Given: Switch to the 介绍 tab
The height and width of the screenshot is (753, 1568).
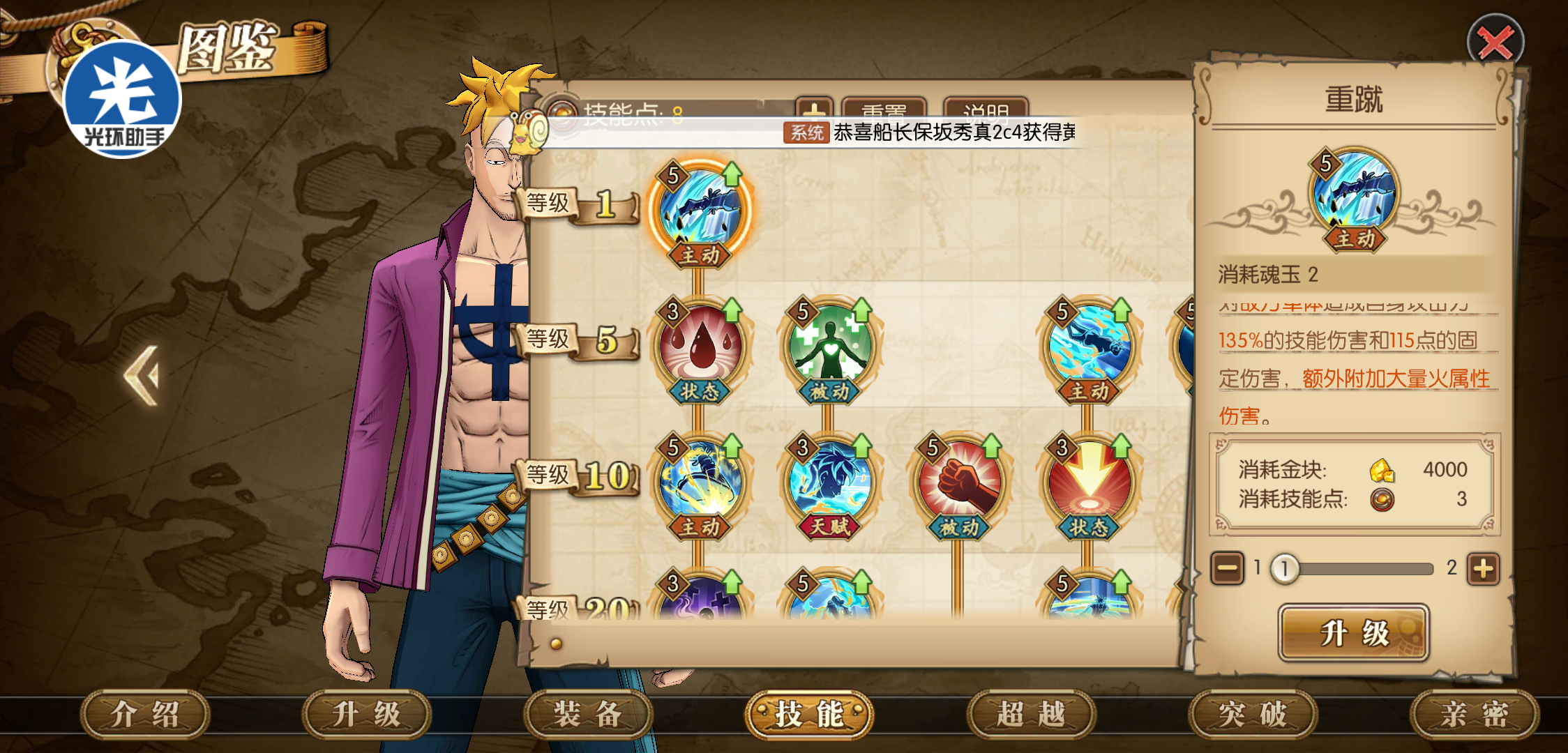Looking at the screenshot, I should 145,715.
